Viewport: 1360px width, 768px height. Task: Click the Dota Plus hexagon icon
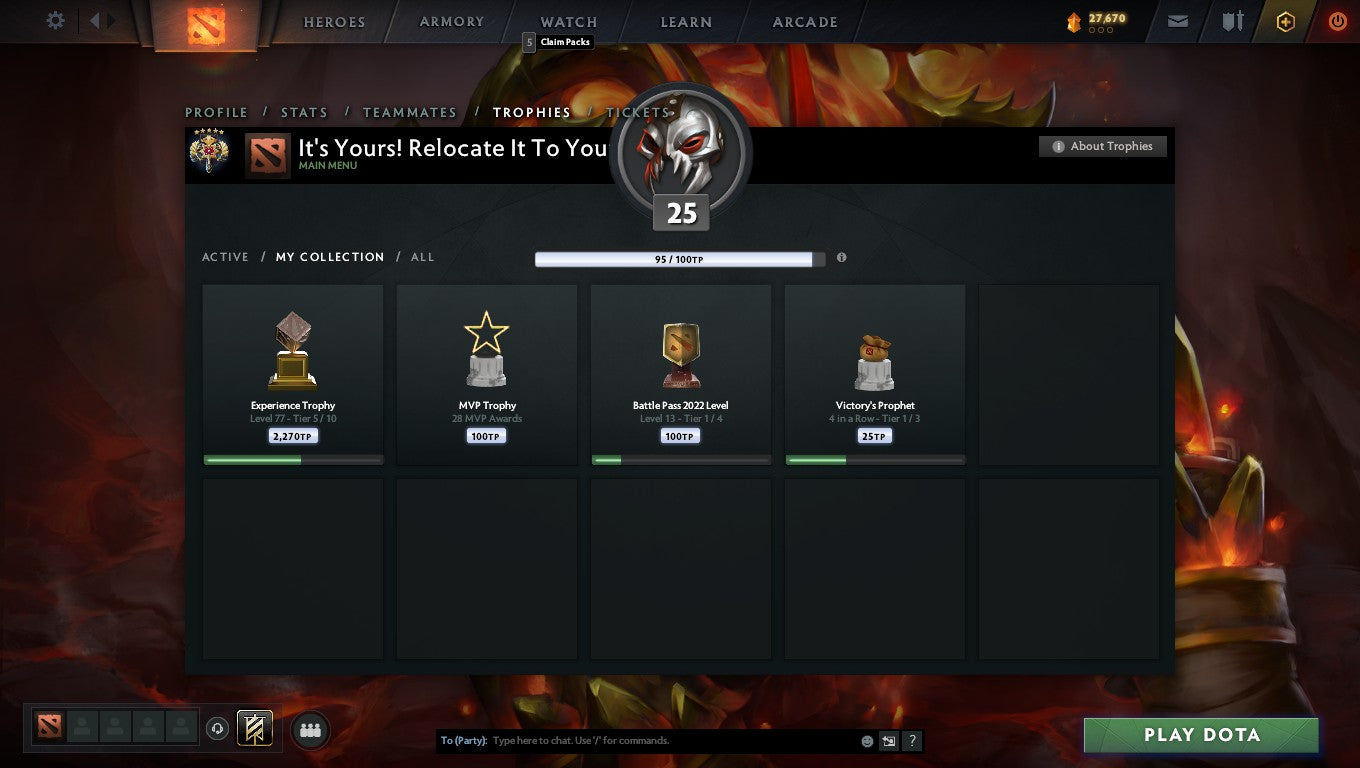coord(1287,21)
